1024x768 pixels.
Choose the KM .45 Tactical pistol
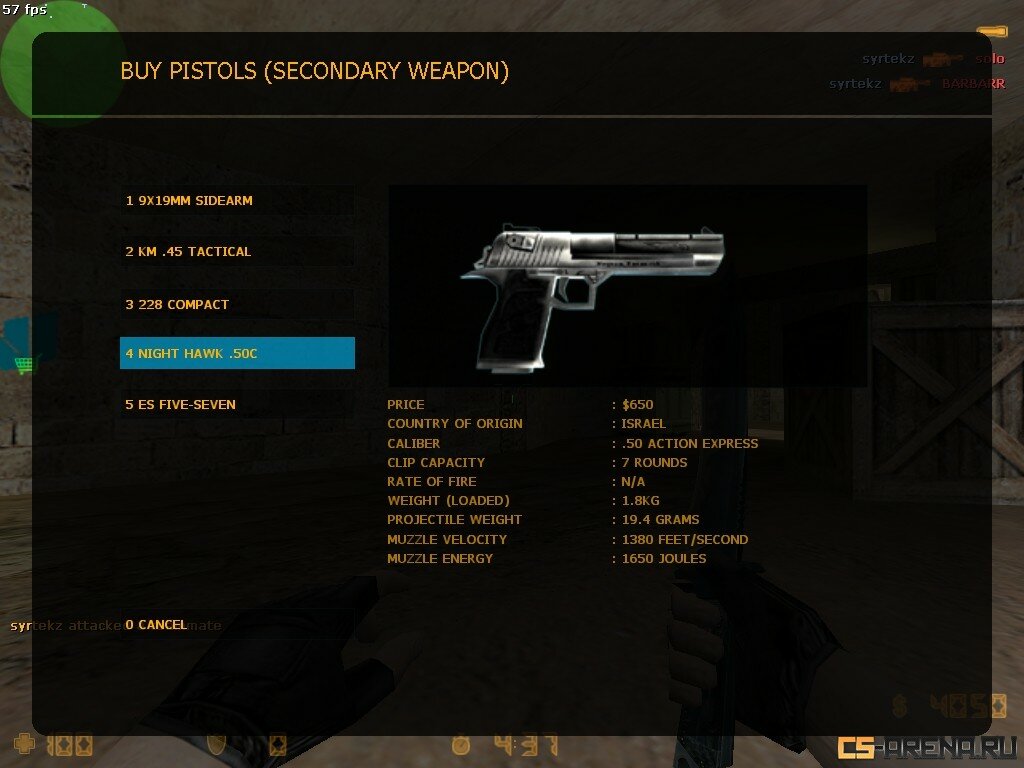pos(237,252)
